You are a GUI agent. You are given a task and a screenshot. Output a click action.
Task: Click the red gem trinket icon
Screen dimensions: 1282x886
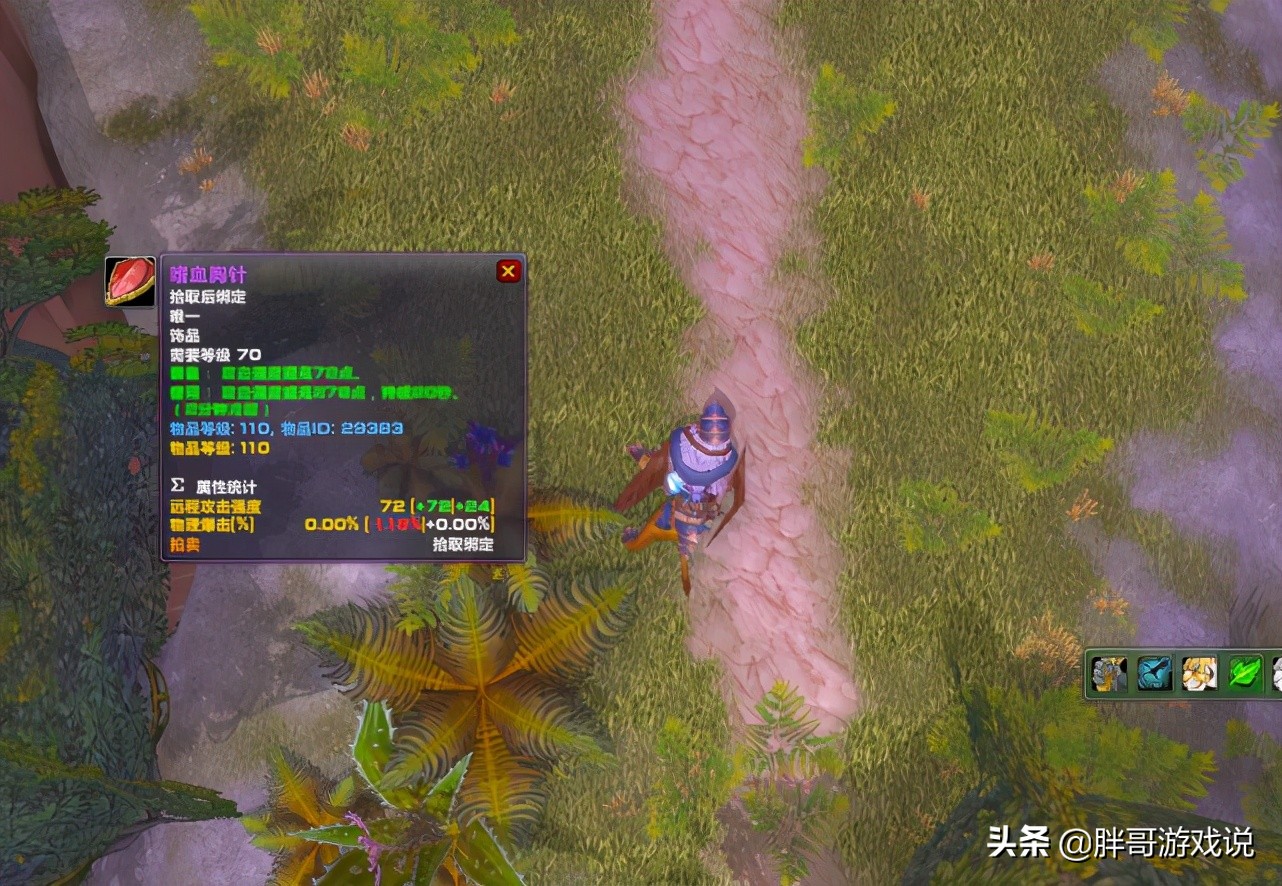point(130,281)
